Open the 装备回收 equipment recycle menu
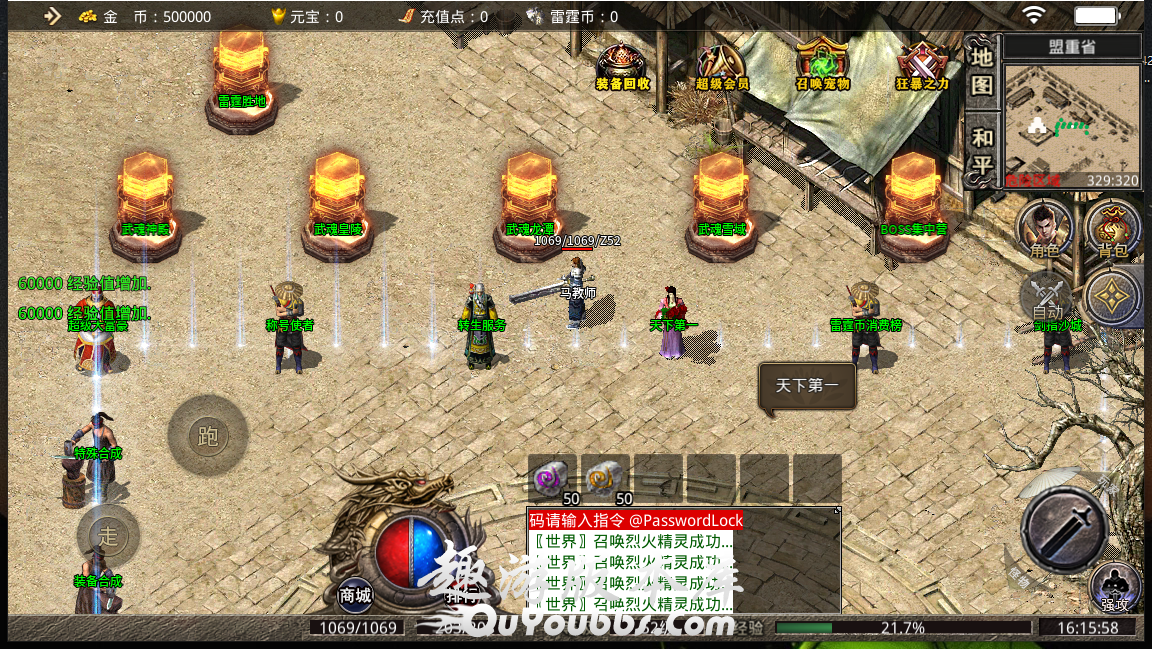Screen dimensions: 1152x649 click(622, 66)
